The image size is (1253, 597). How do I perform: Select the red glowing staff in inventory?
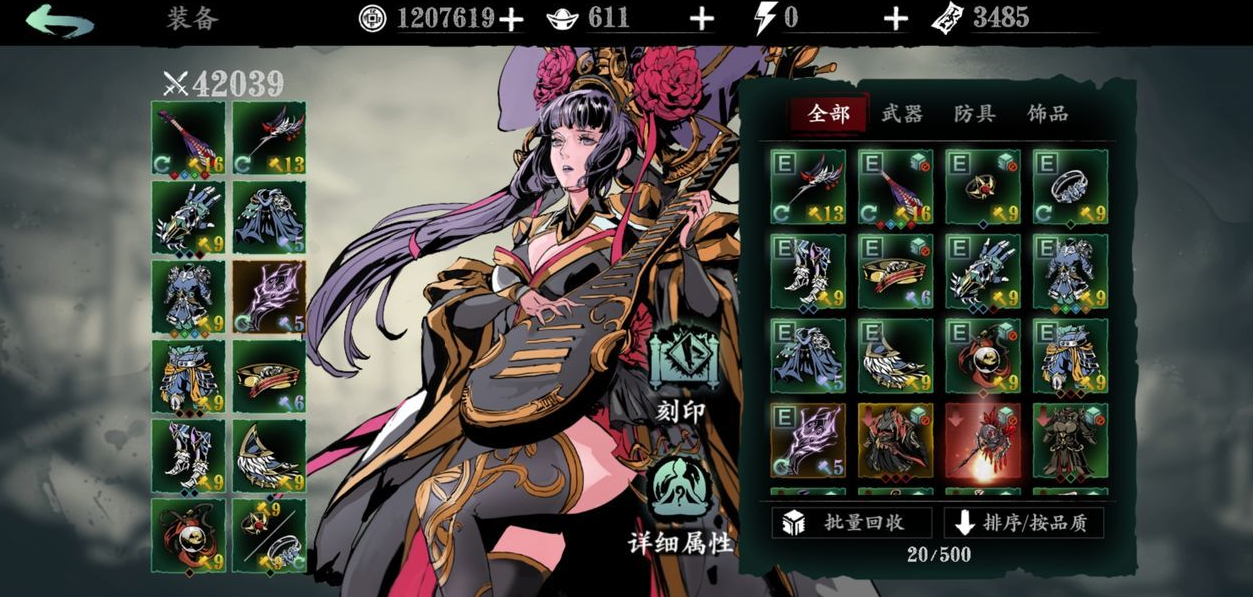tap(983, 440)
